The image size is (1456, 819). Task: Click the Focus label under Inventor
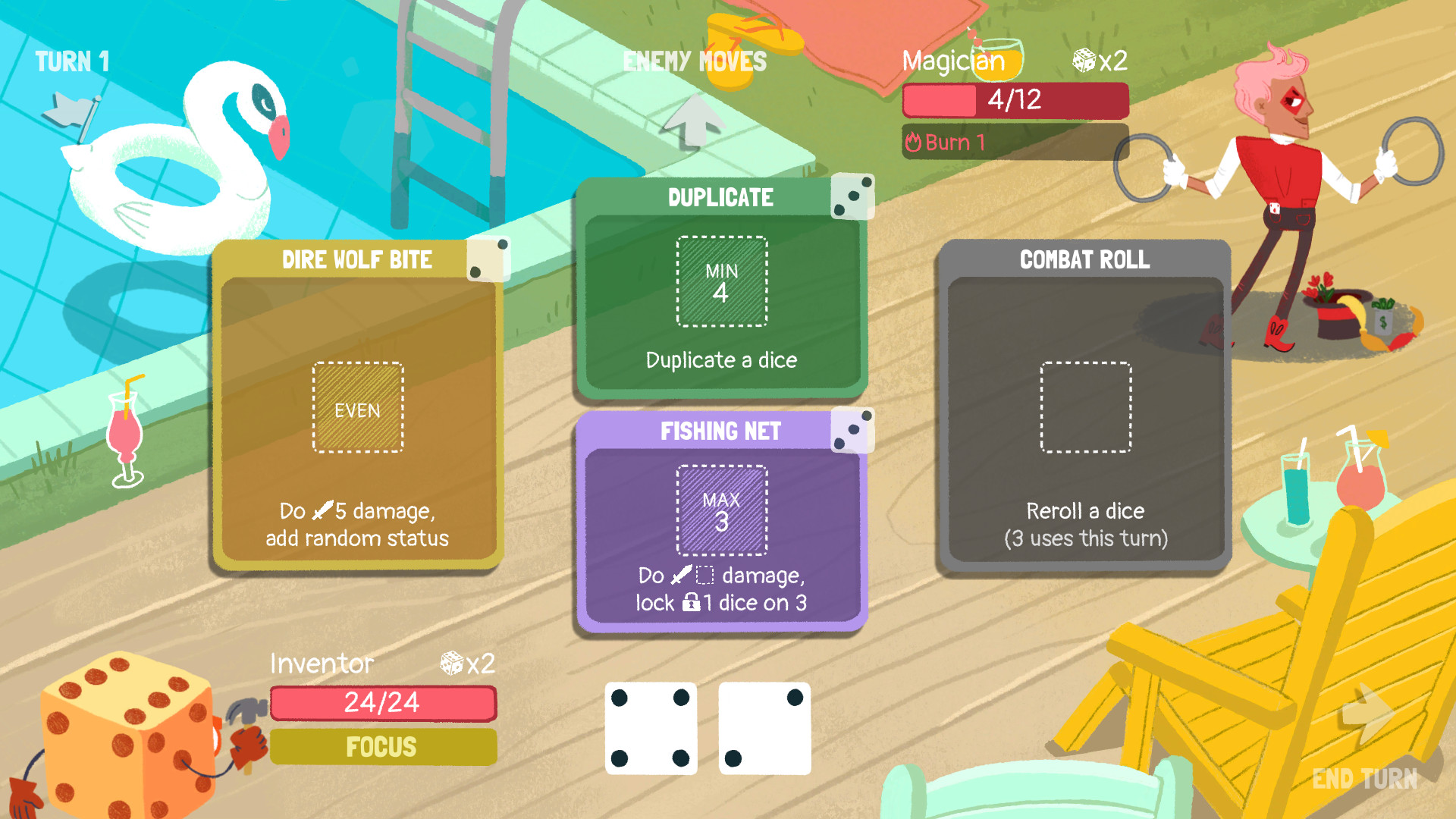tap(382, 746)
